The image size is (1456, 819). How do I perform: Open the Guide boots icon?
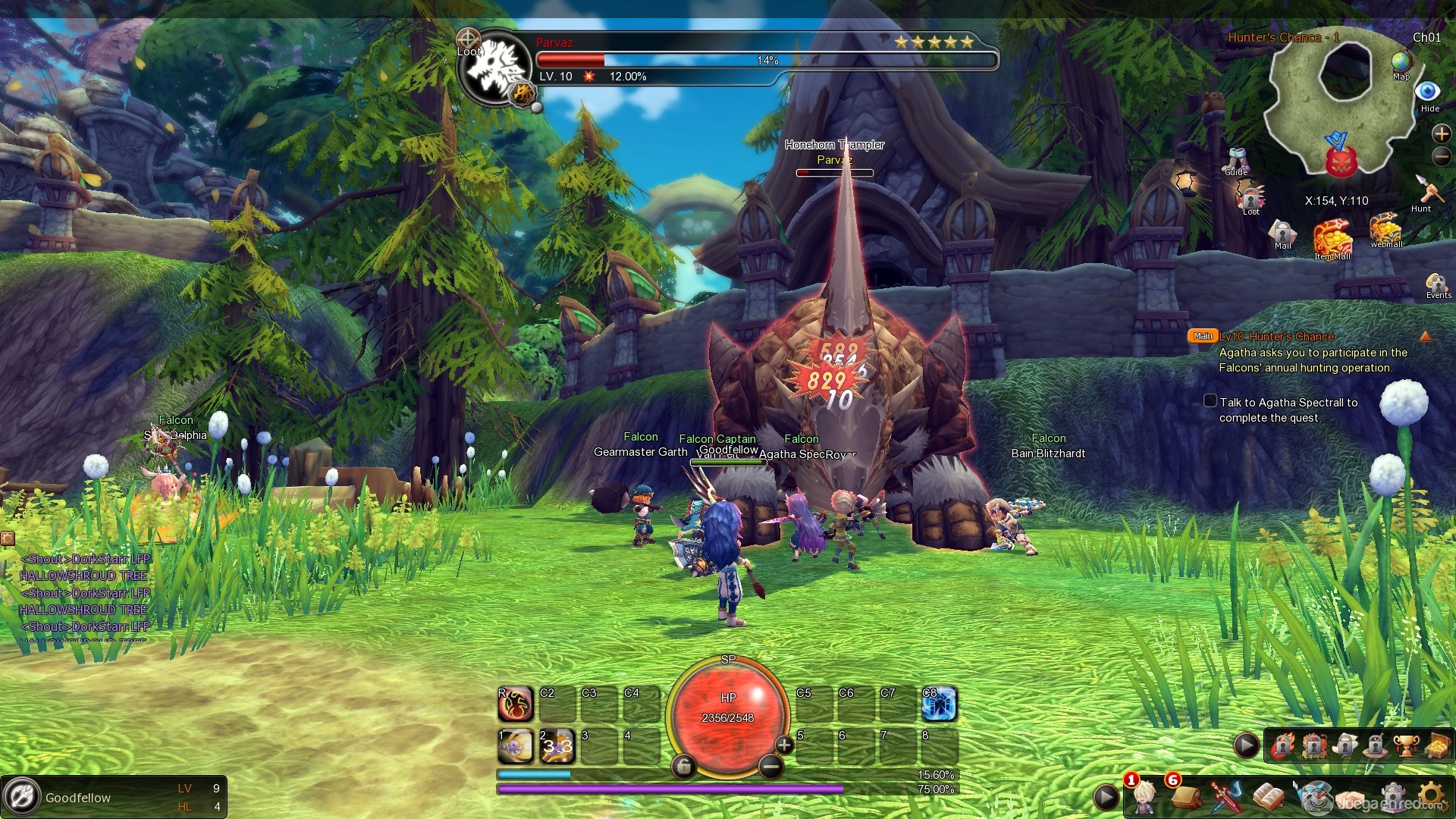pos(1236,159)
